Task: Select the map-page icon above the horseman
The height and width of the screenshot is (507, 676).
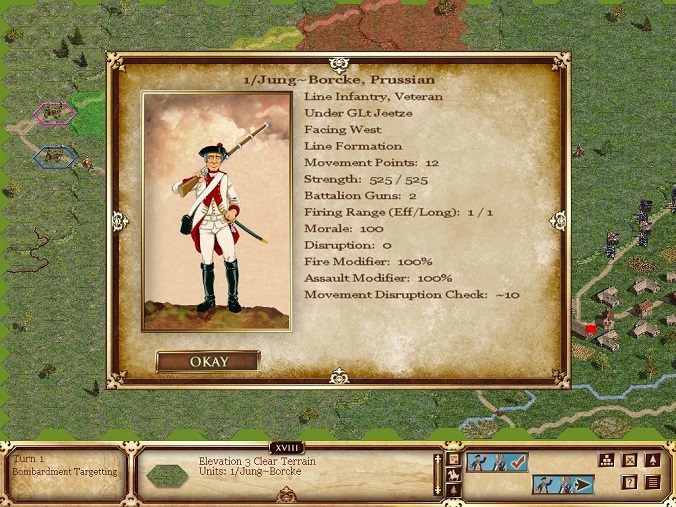Action: pos(453,460)
